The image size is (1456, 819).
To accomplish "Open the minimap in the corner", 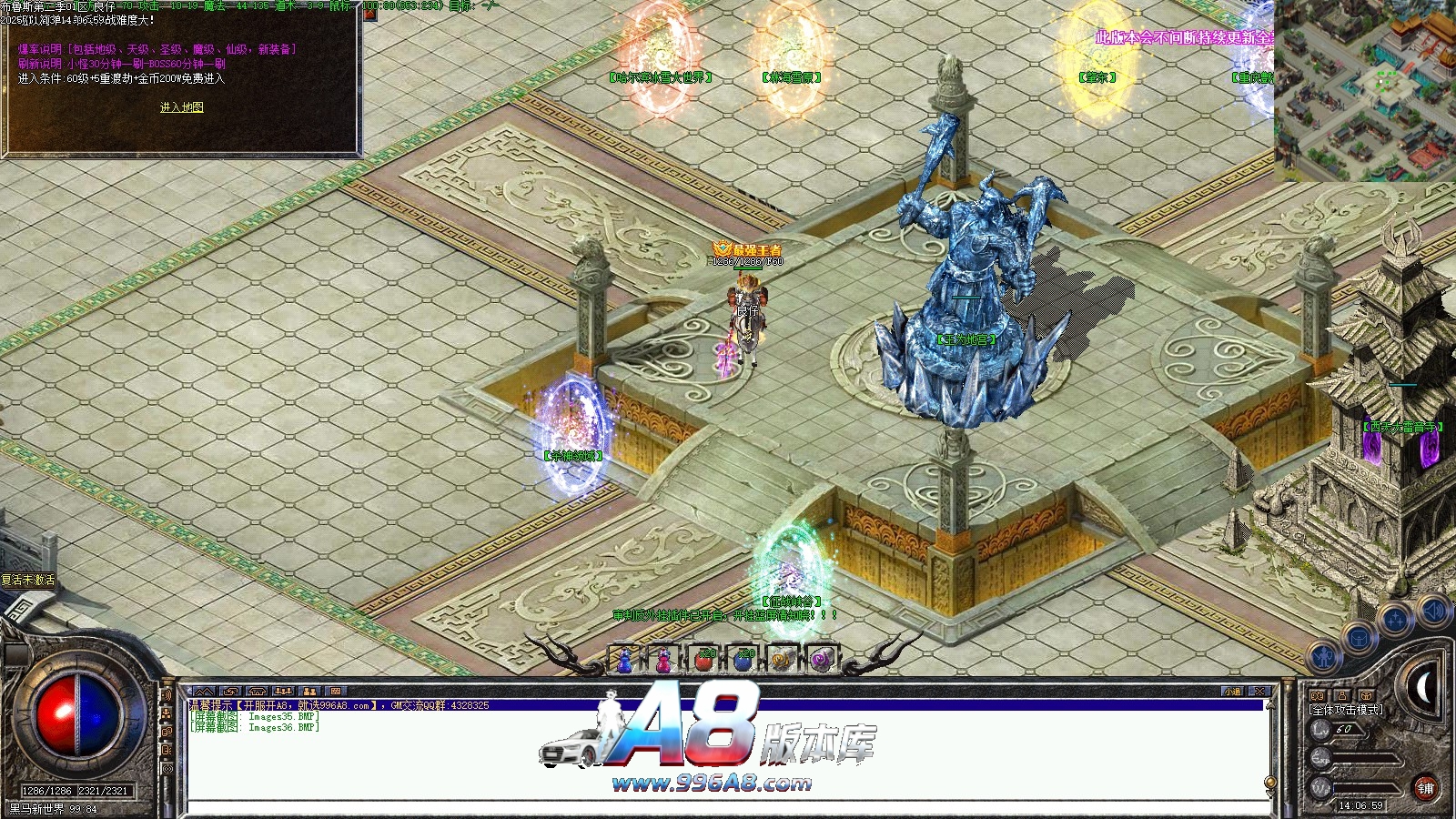I will point(1364,90).
